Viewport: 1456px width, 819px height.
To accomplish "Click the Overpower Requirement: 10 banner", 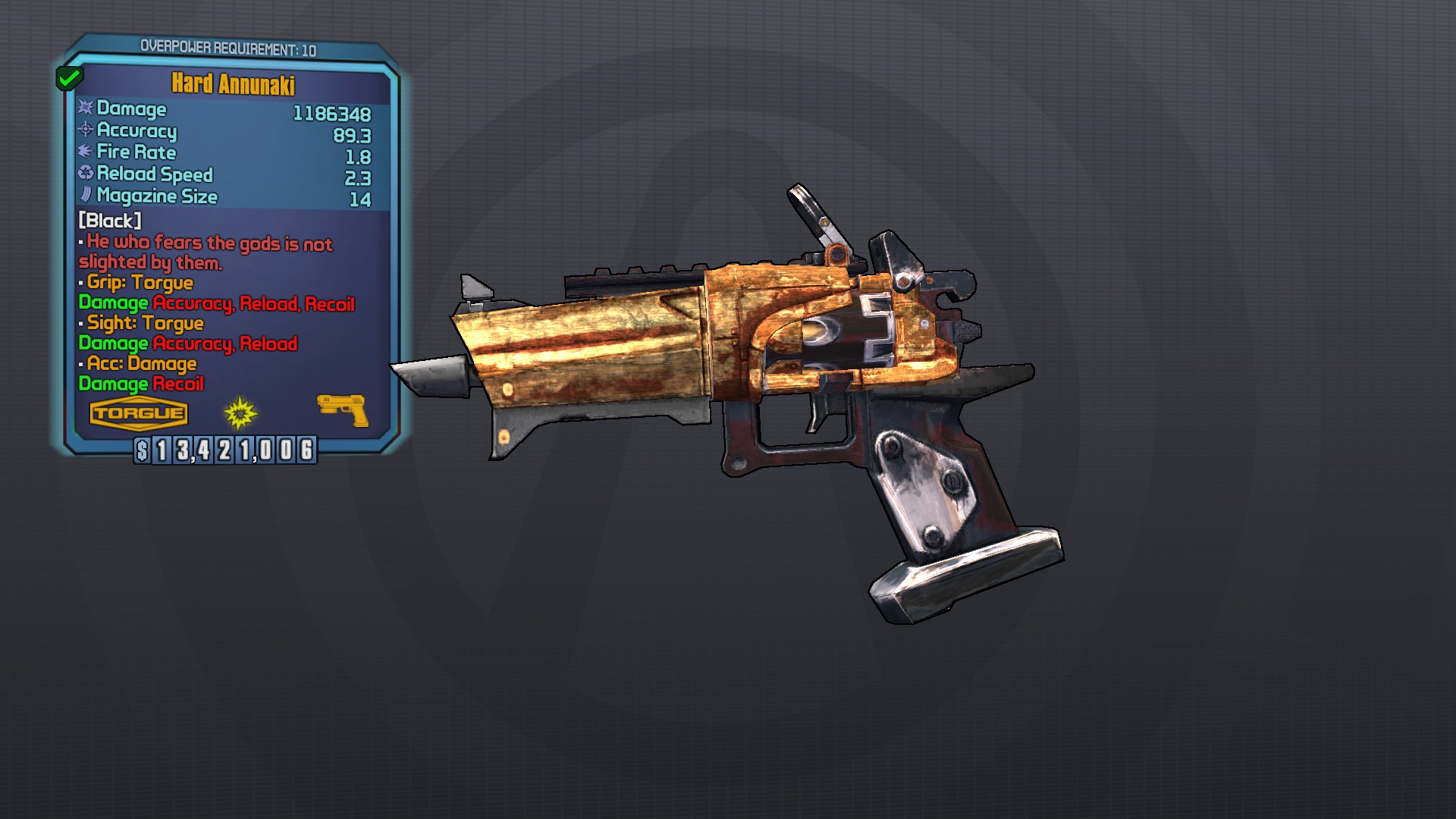I will [x=227, y=45].
